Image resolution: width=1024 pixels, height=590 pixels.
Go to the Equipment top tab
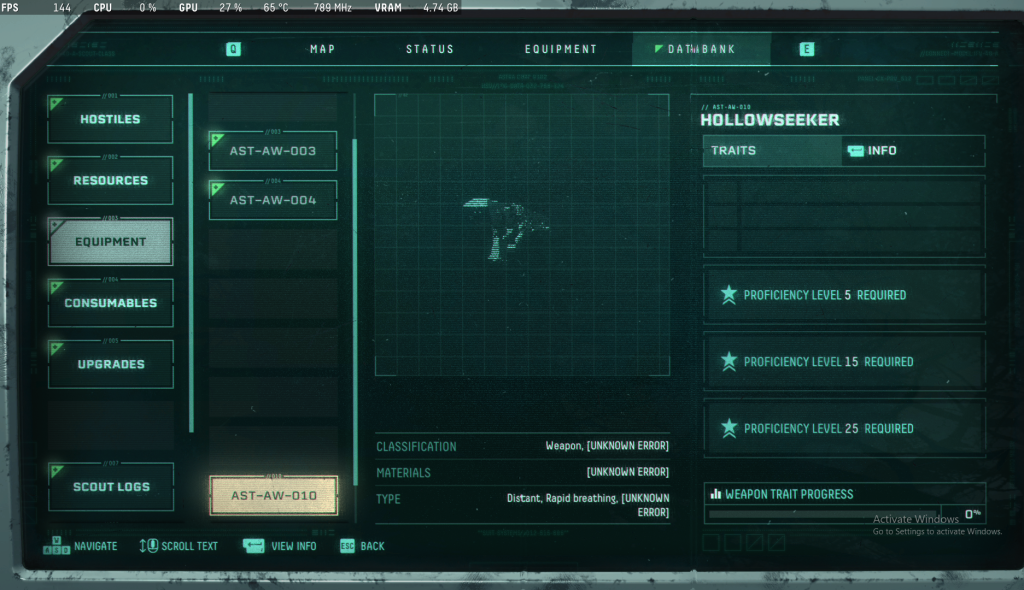(x=561, y=49)
